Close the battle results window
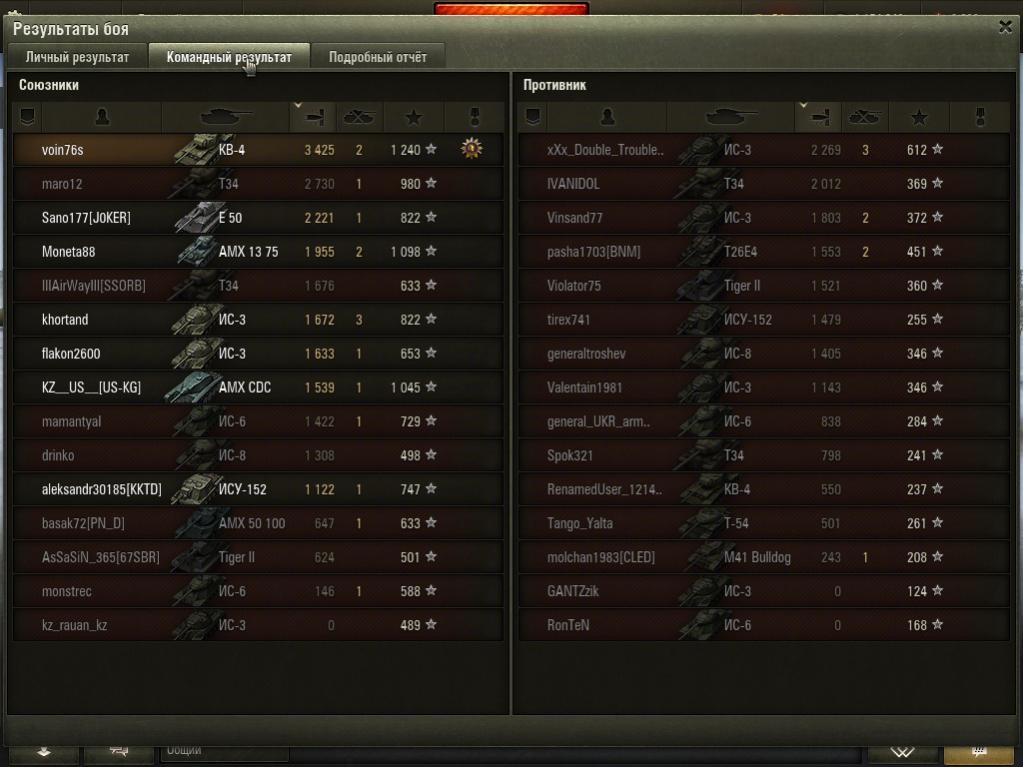1023x767 pixels. tap(1005, 28)
